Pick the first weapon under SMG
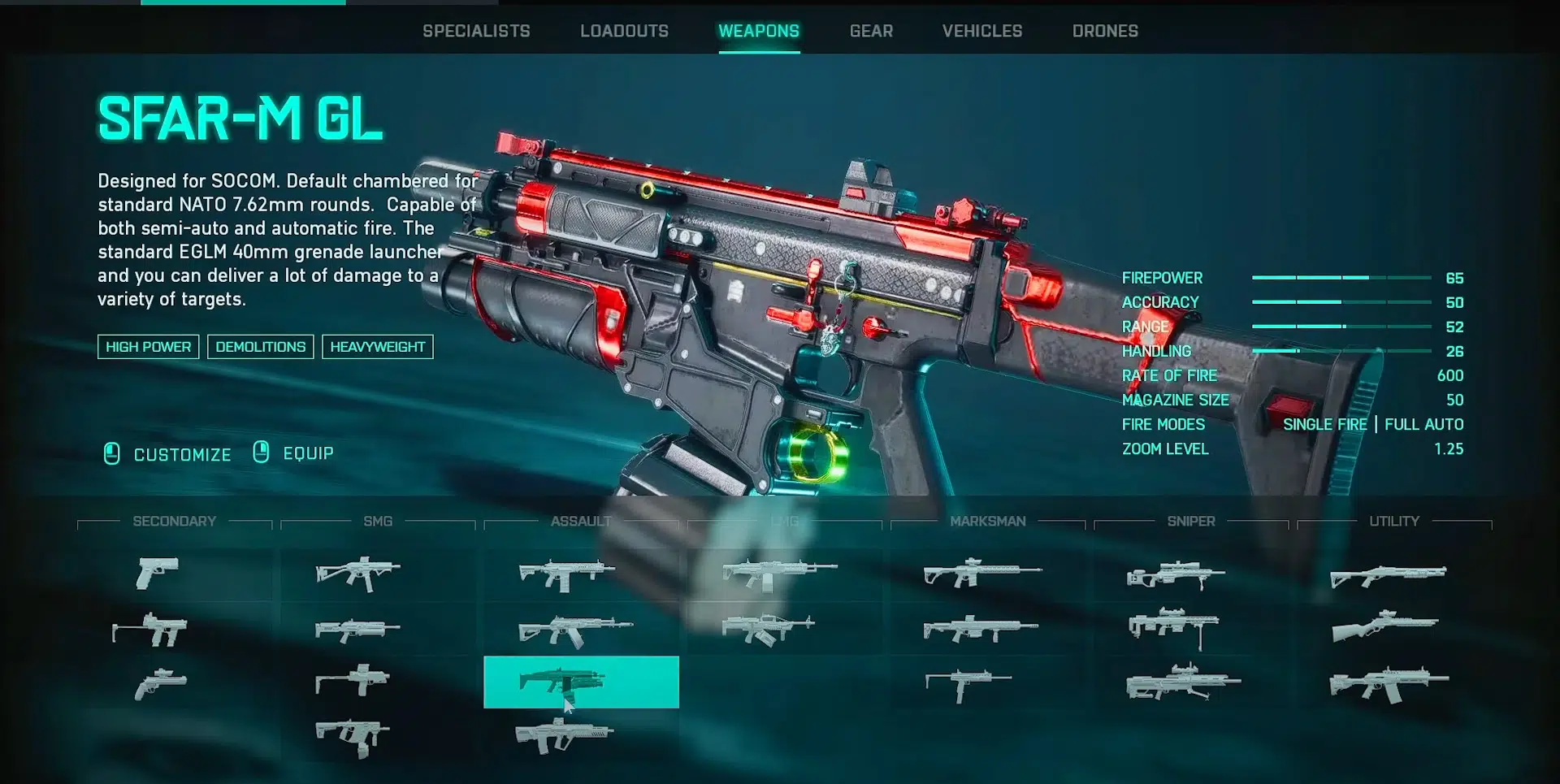 pos(357,573)
